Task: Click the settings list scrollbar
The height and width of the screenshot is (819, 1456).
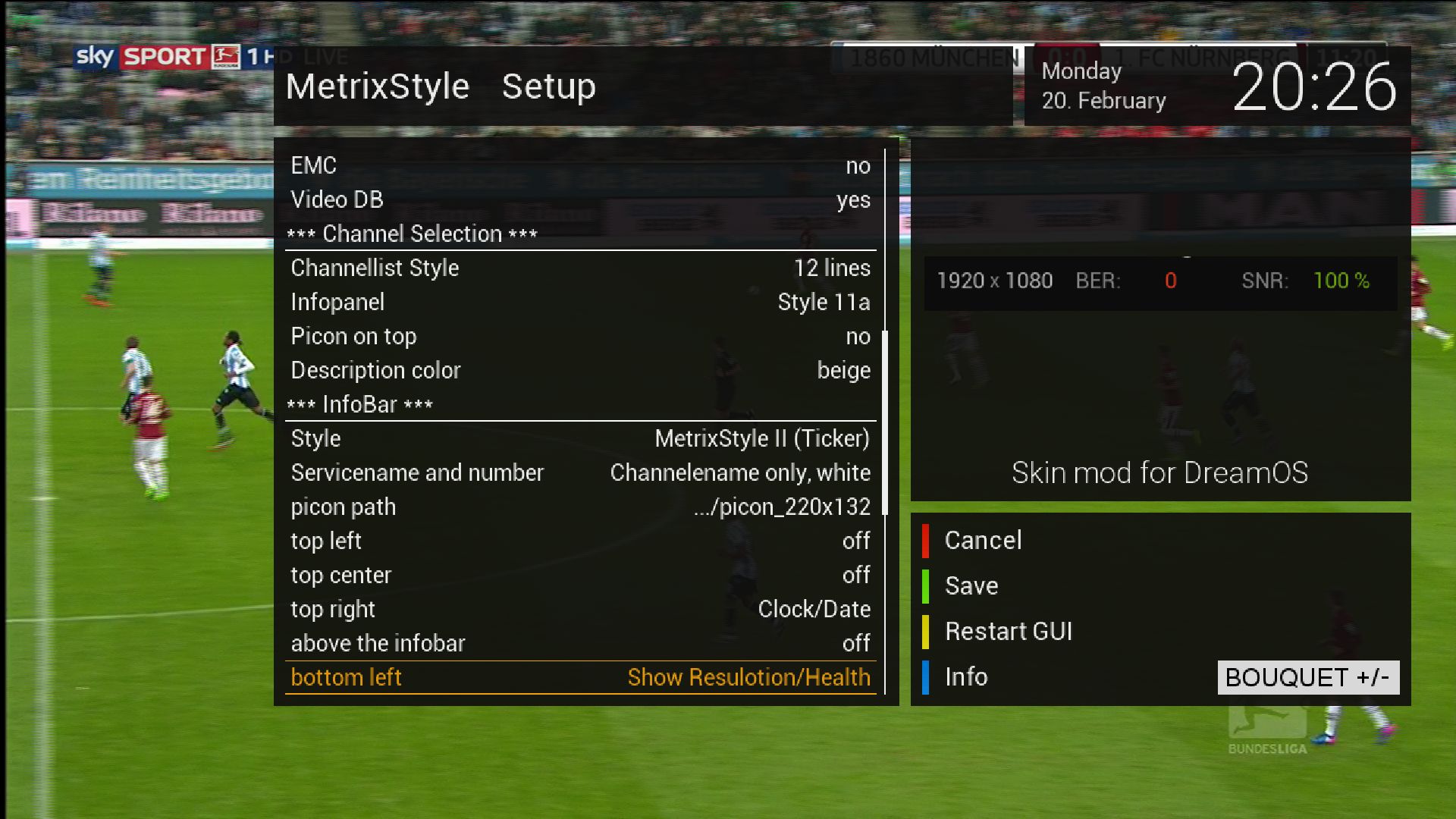Action: tap(885, 422)
